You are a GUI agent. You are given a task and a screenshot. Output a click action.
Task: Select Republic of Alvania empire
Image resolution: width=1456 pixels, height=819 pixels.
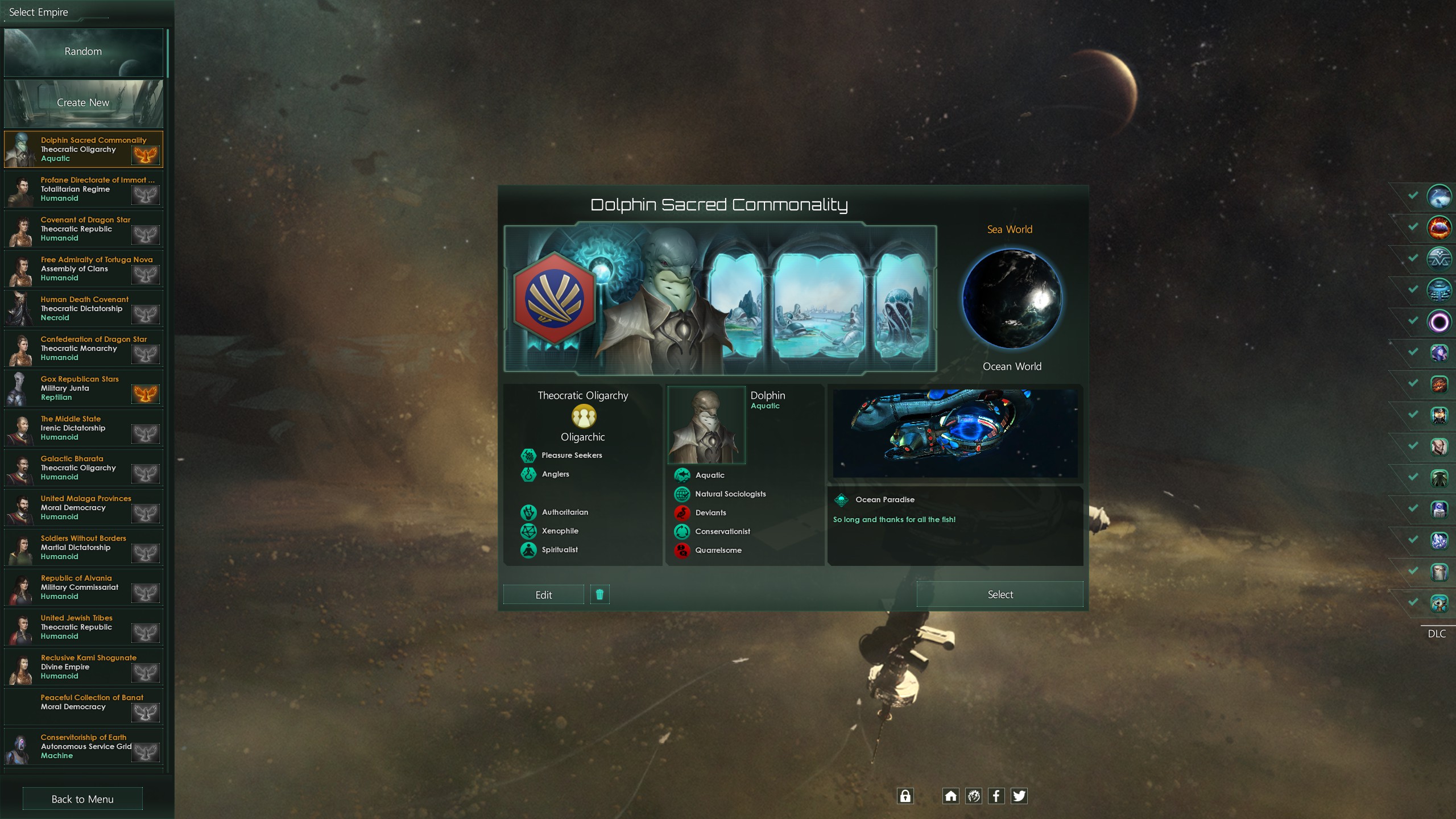coord(84,588)
